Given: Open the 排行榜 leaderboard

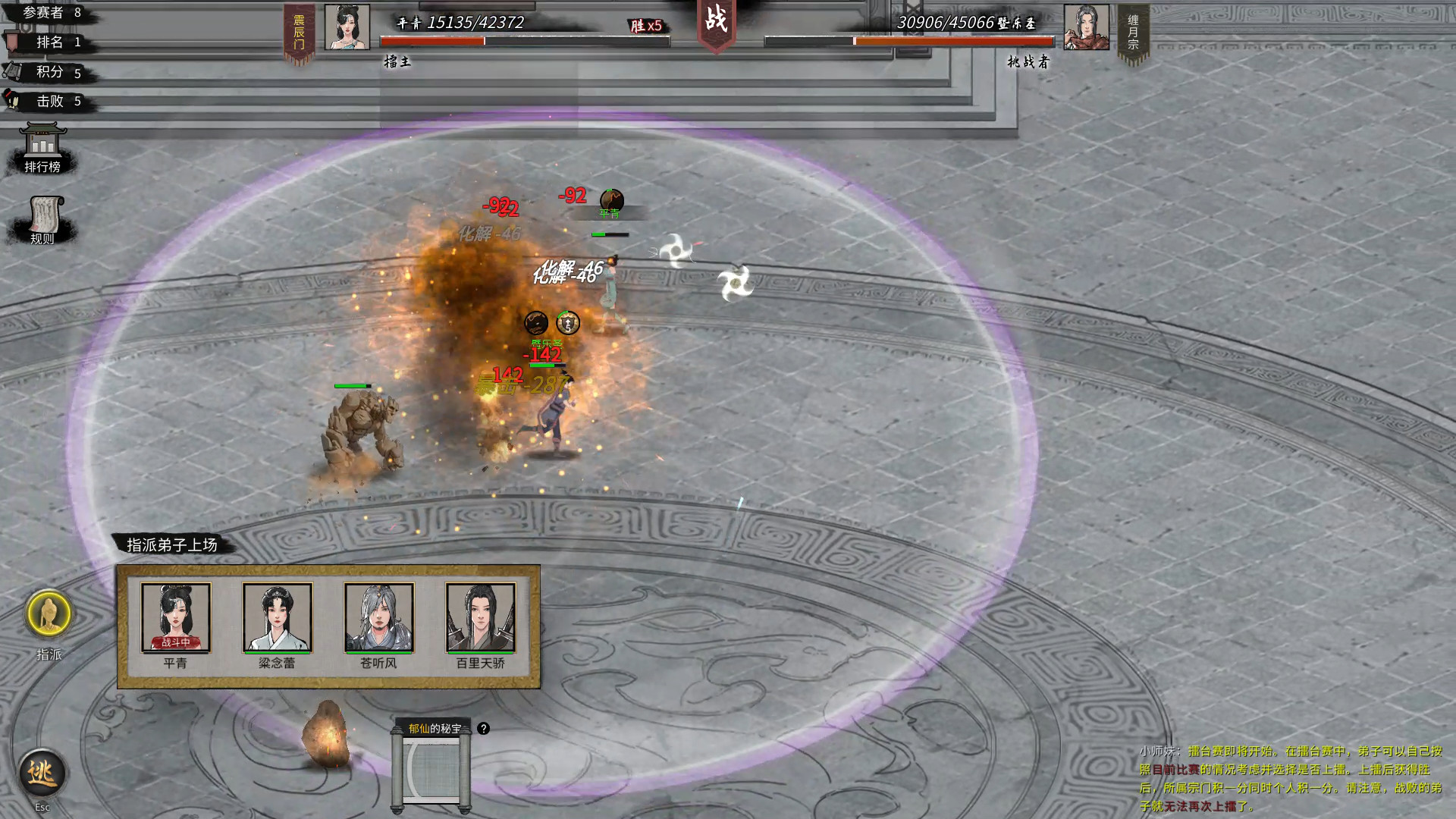Looking at the screenshot, I should coord(42,148).
